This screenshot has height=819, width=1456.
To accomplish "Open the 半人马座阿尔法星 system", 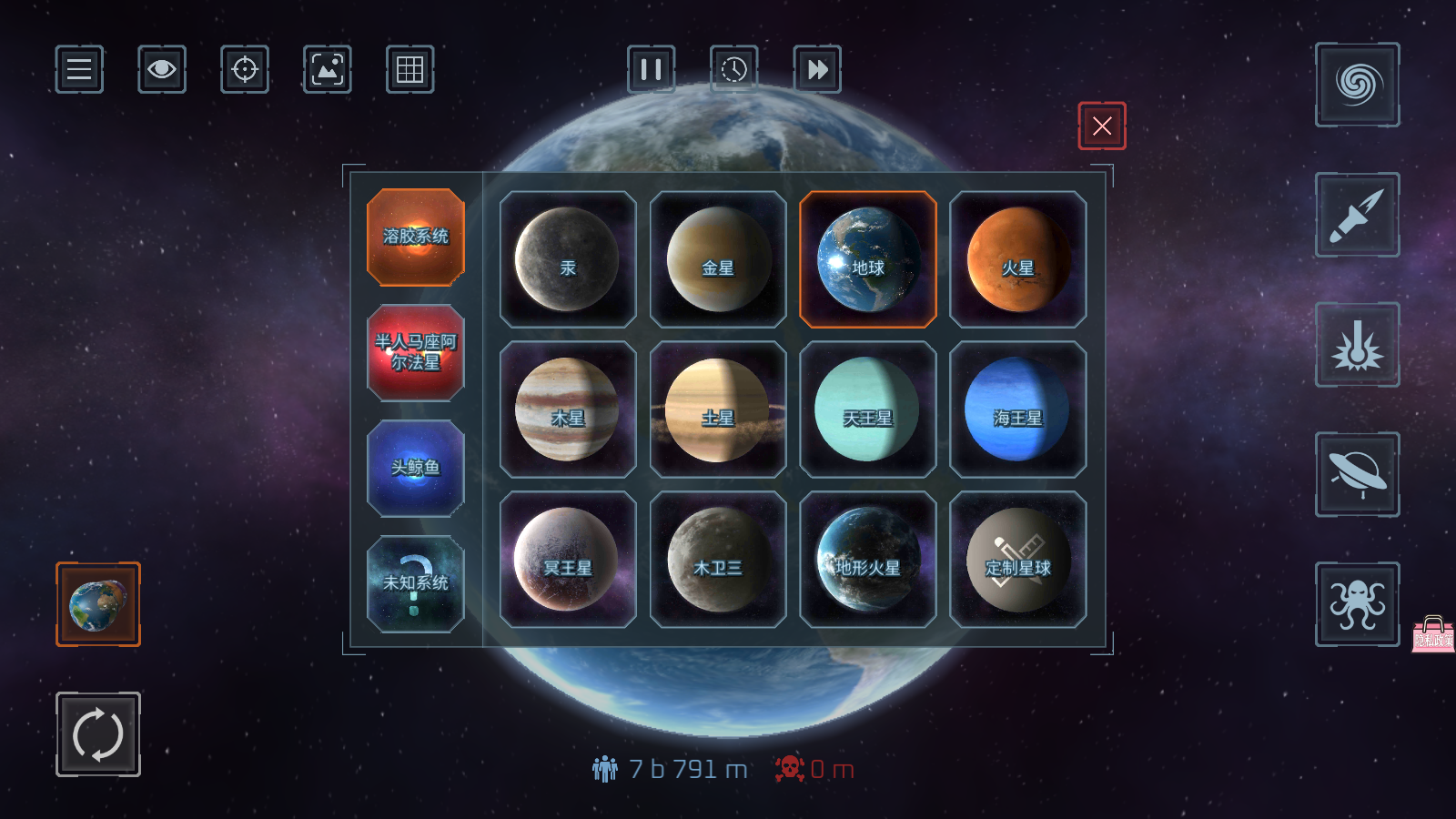I will tap(416, 352).
